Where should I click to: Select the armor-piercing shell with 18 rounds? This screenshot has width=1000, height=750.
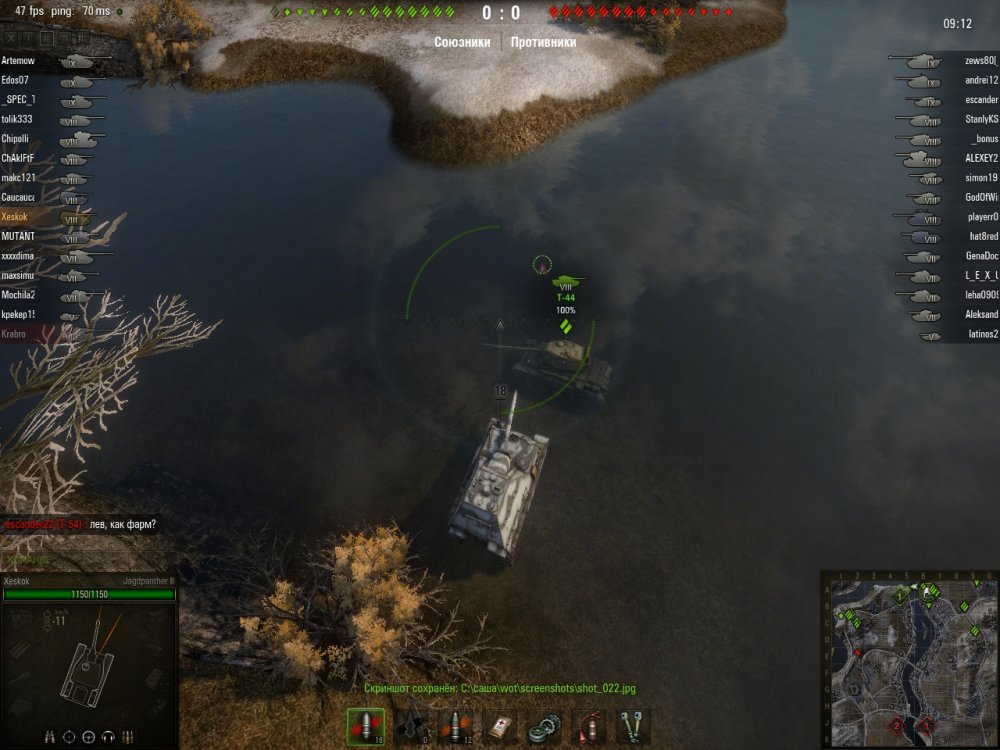pos(366,726)
